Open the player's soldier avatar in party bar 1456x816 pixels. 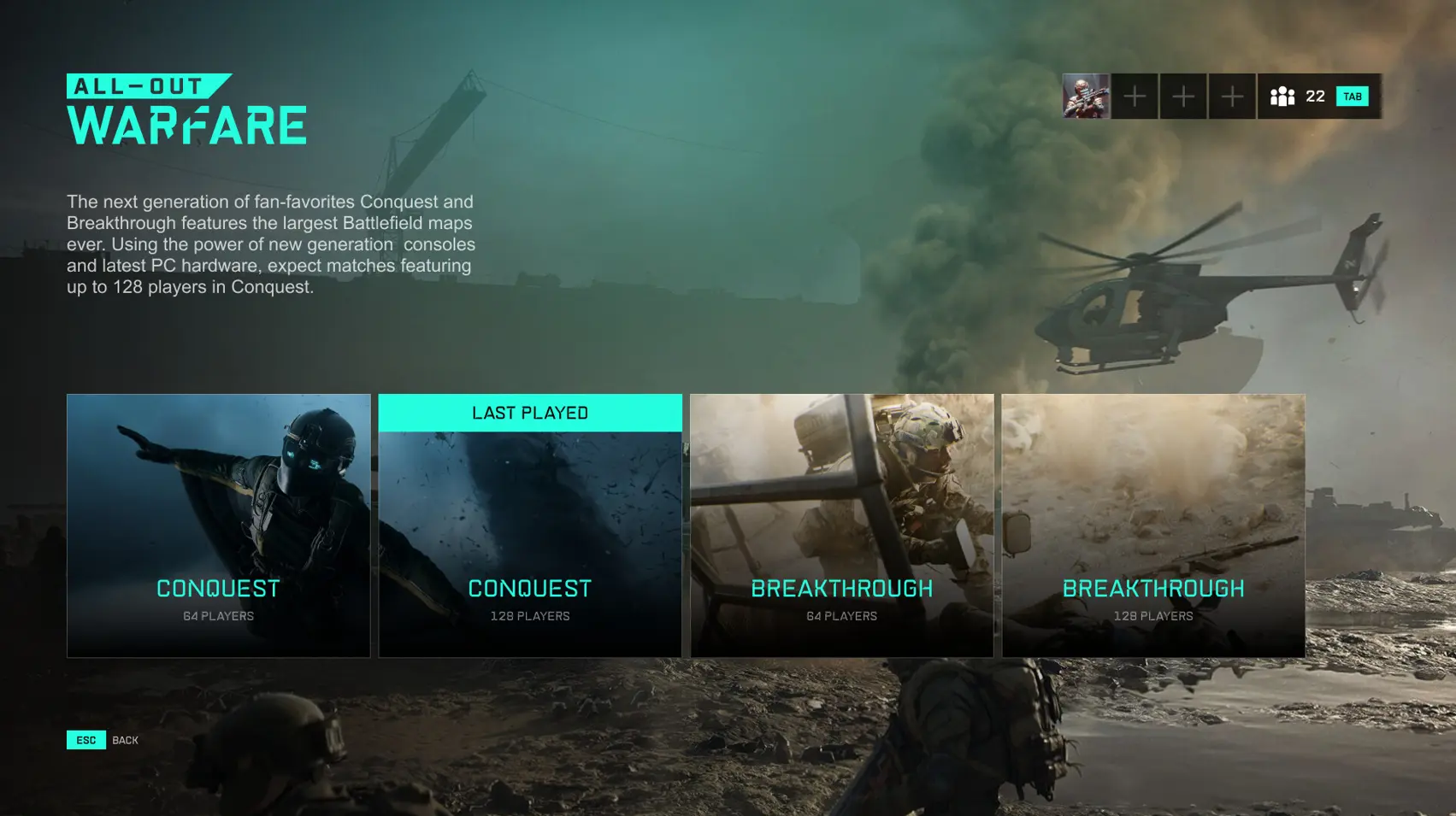coord(1086,96)
